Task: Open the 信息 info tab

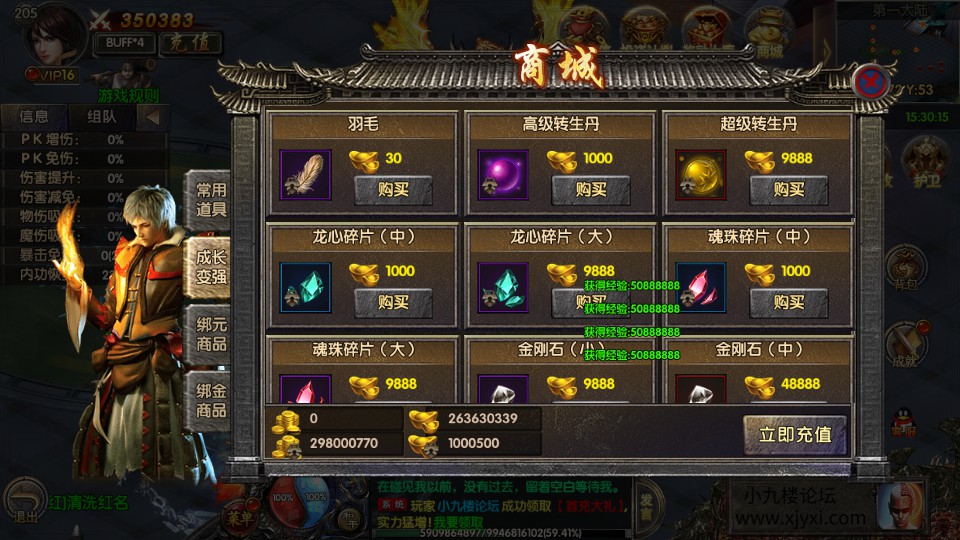Action: click(33, 116)
